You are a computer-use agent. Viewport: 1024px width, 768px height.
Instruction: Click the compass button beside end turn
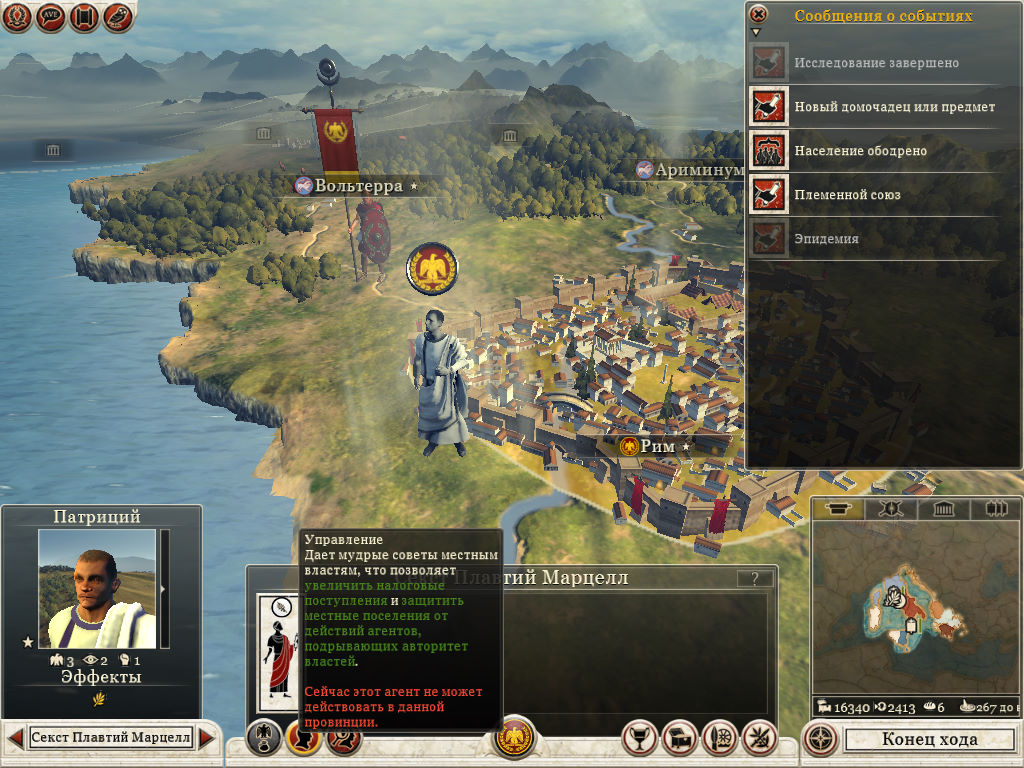(x=821, y=740)
